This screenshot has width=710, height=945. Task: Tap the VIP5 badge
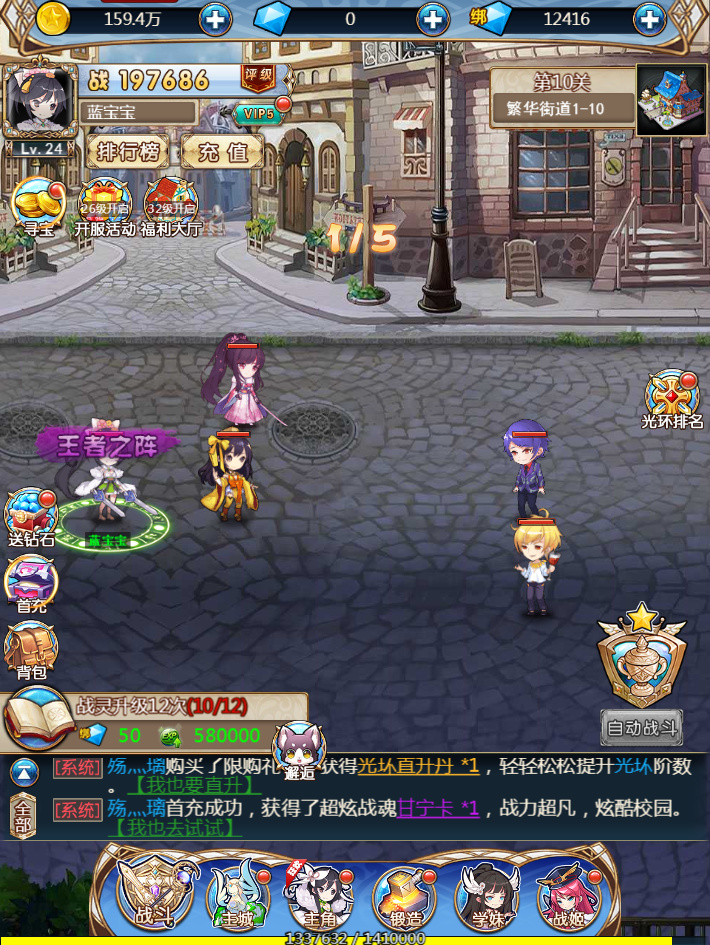[259, 113]
